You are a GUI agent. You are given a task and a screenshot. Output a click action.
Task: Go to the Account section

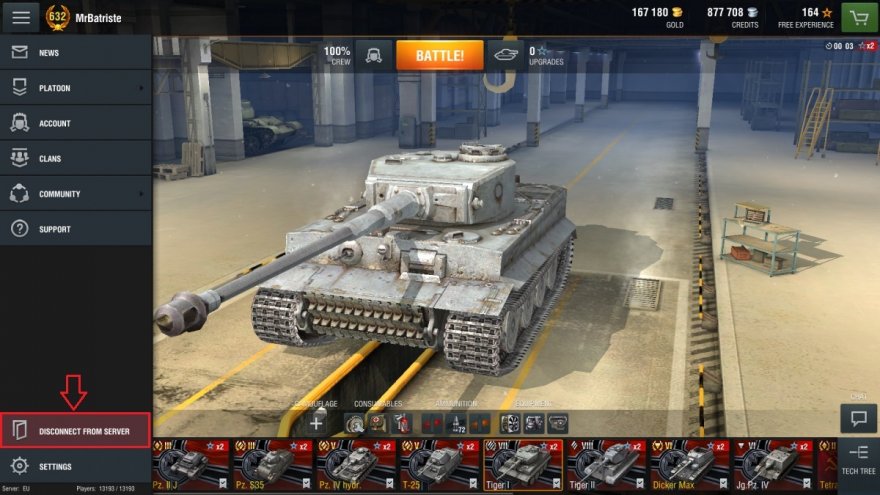(x=75, y=123)
